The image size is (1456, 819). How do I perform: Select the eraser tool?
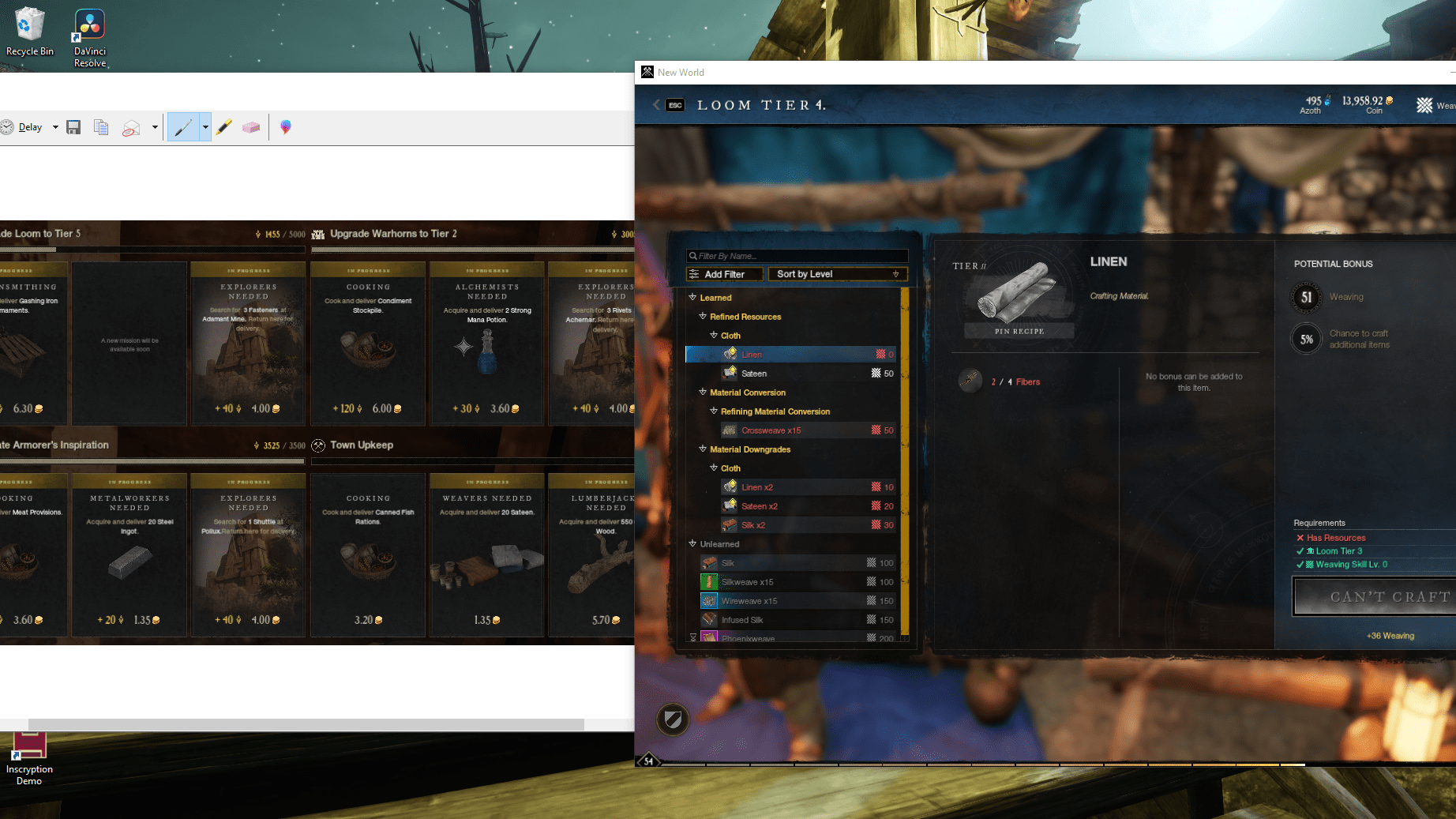(x=251, y=126)
